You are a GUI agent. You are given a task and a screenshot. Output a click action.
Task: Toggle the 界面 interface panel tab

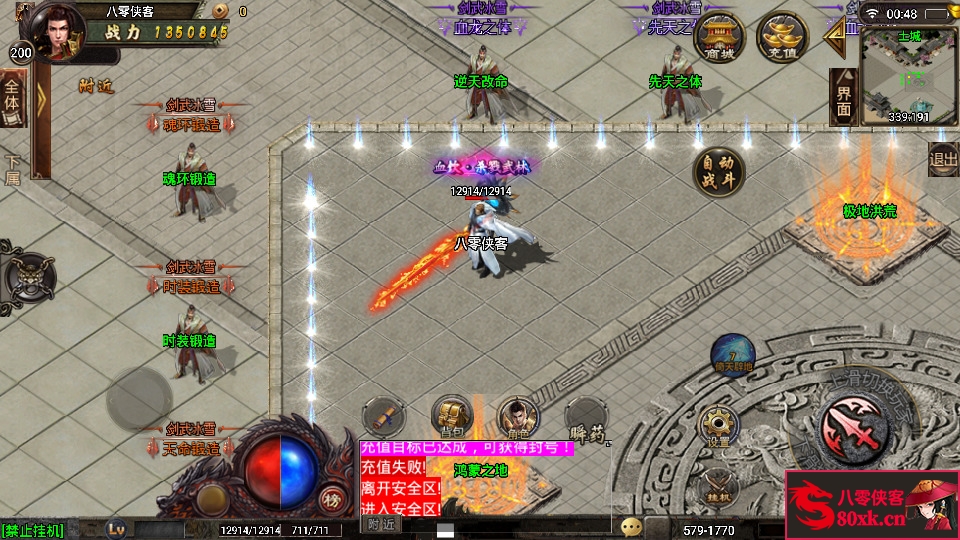pos(844,98)
